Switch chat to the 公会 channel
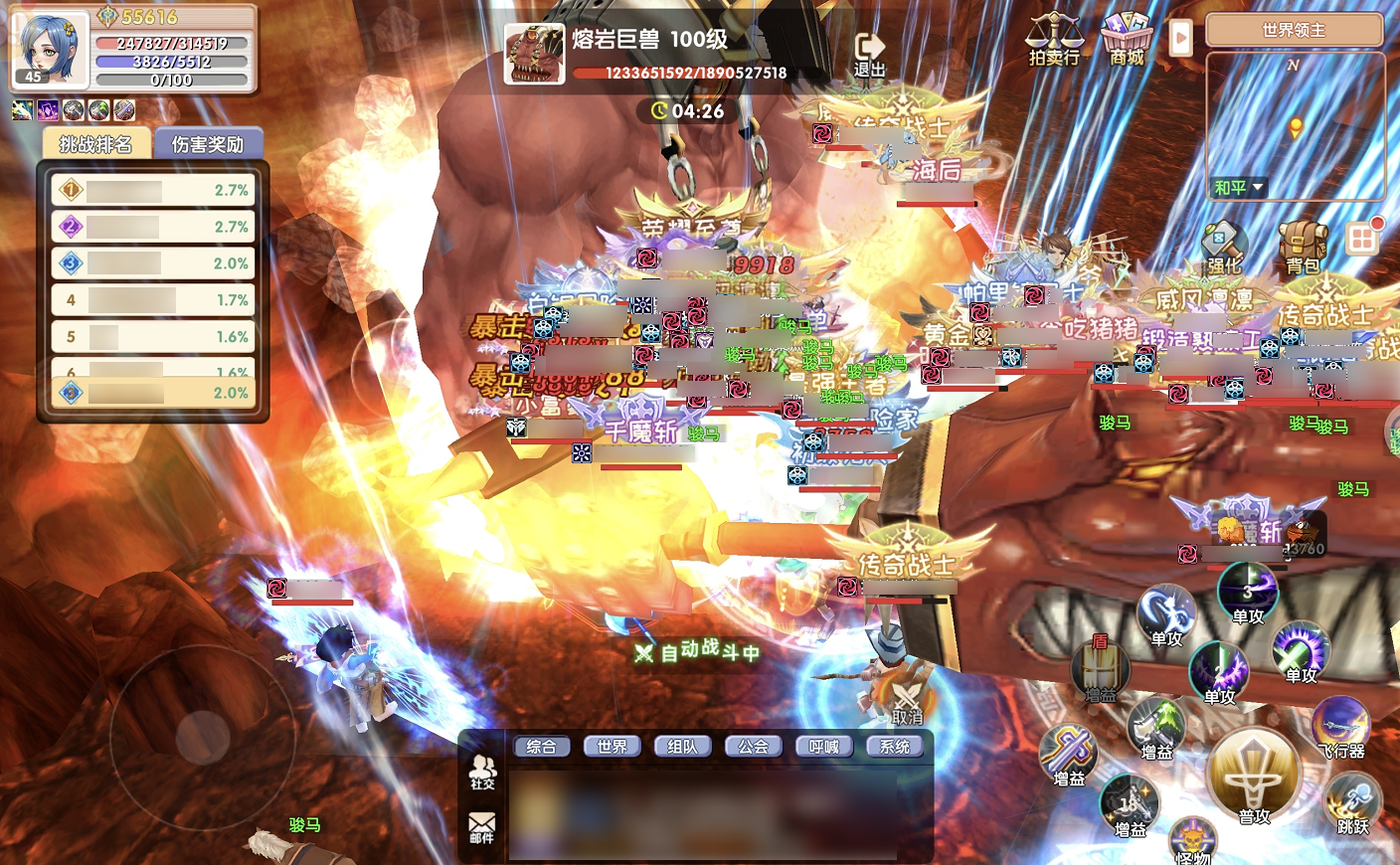Viewport: 1400px width, 865px height. (753, 747)
